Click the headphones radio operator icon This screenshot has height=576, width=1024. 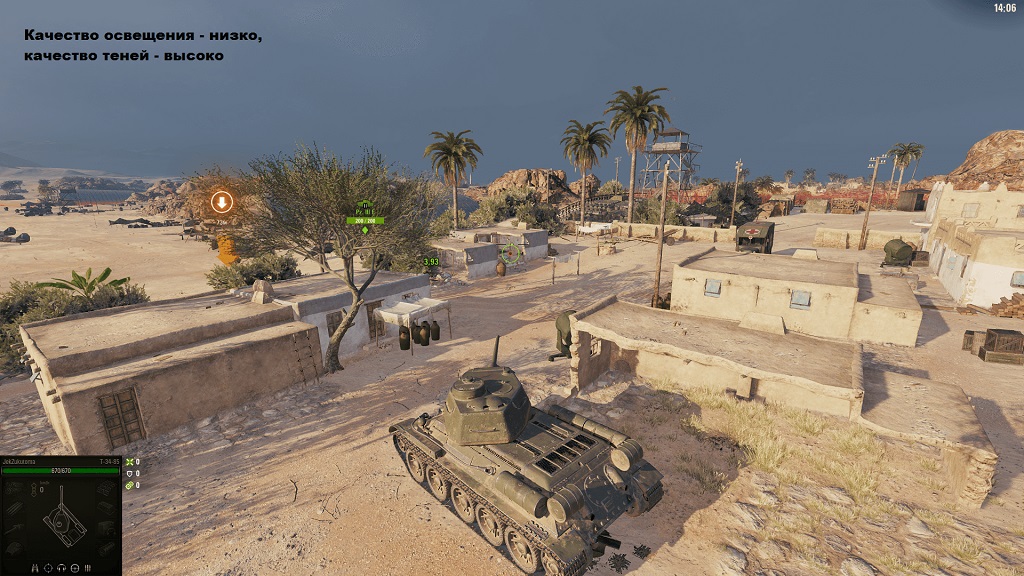[61, 568]
